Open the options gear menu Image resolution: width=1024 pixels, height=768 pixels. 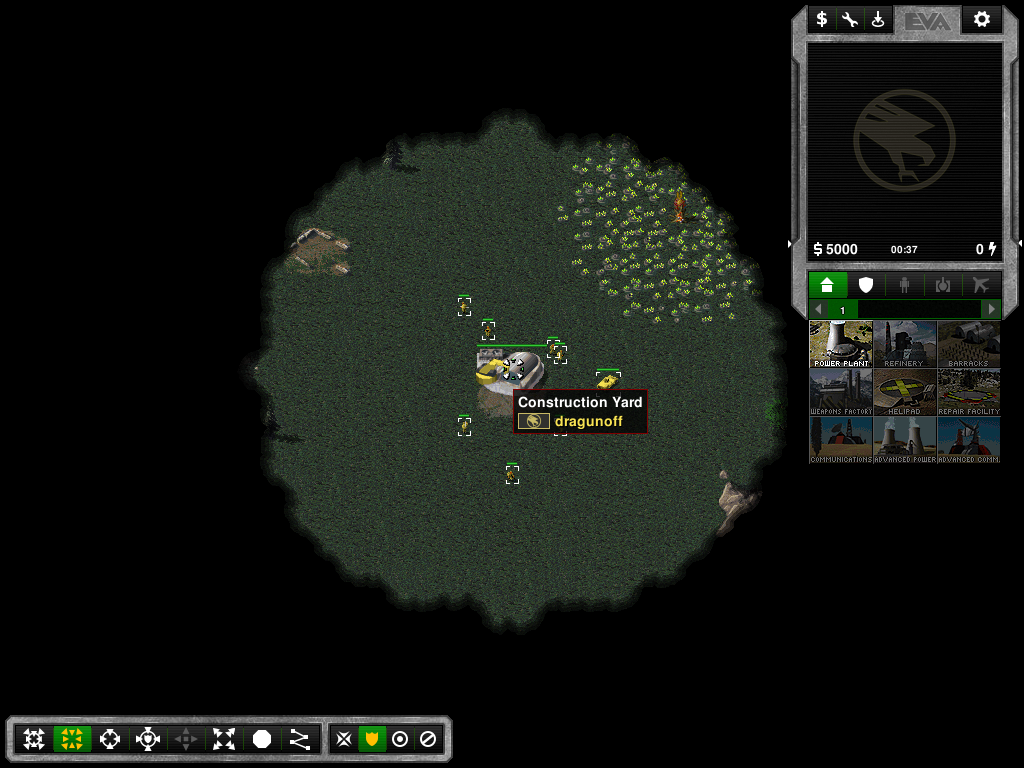[x=981, y=19]
